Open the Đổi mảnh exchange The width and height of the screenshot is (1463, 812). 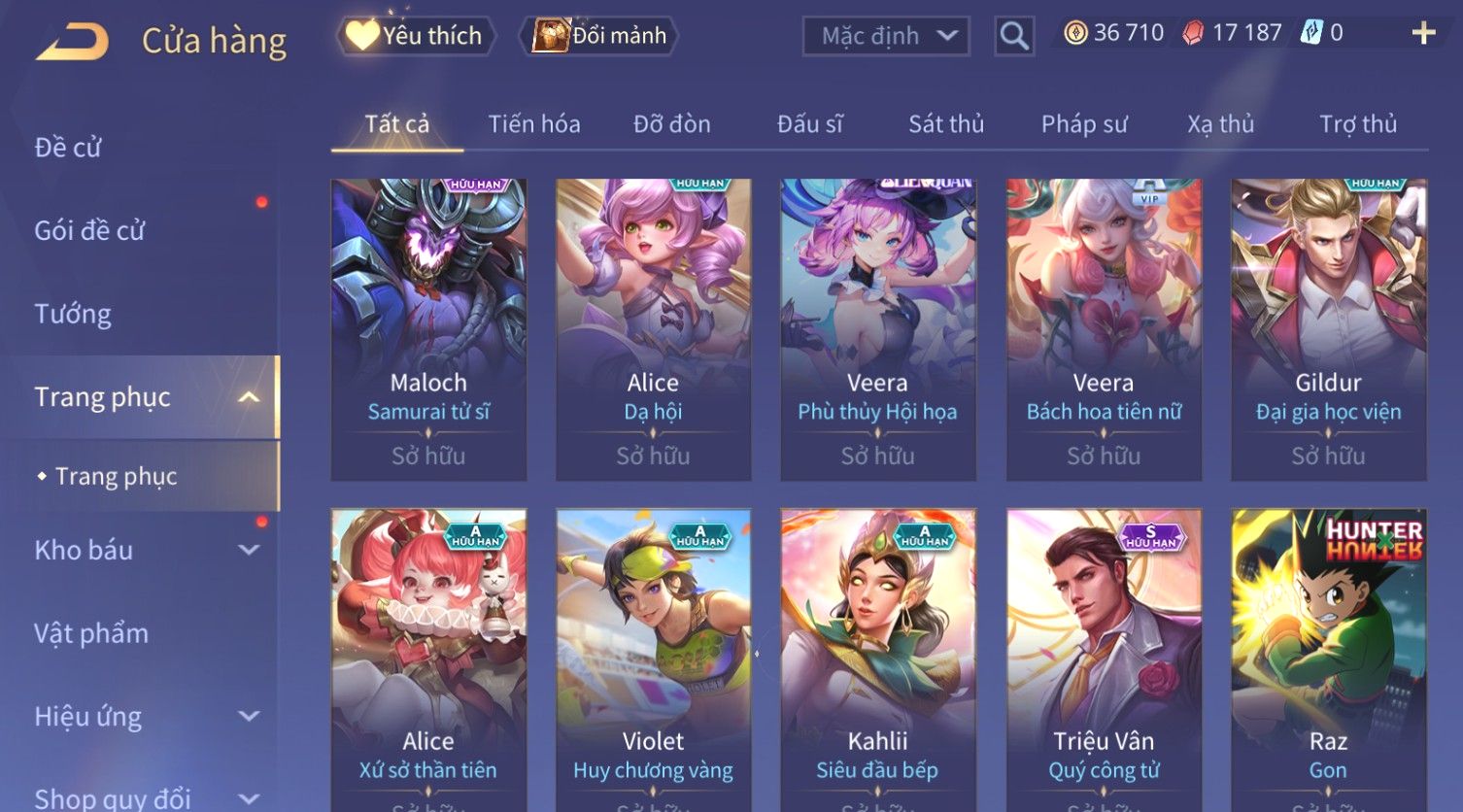pos(601,36)
